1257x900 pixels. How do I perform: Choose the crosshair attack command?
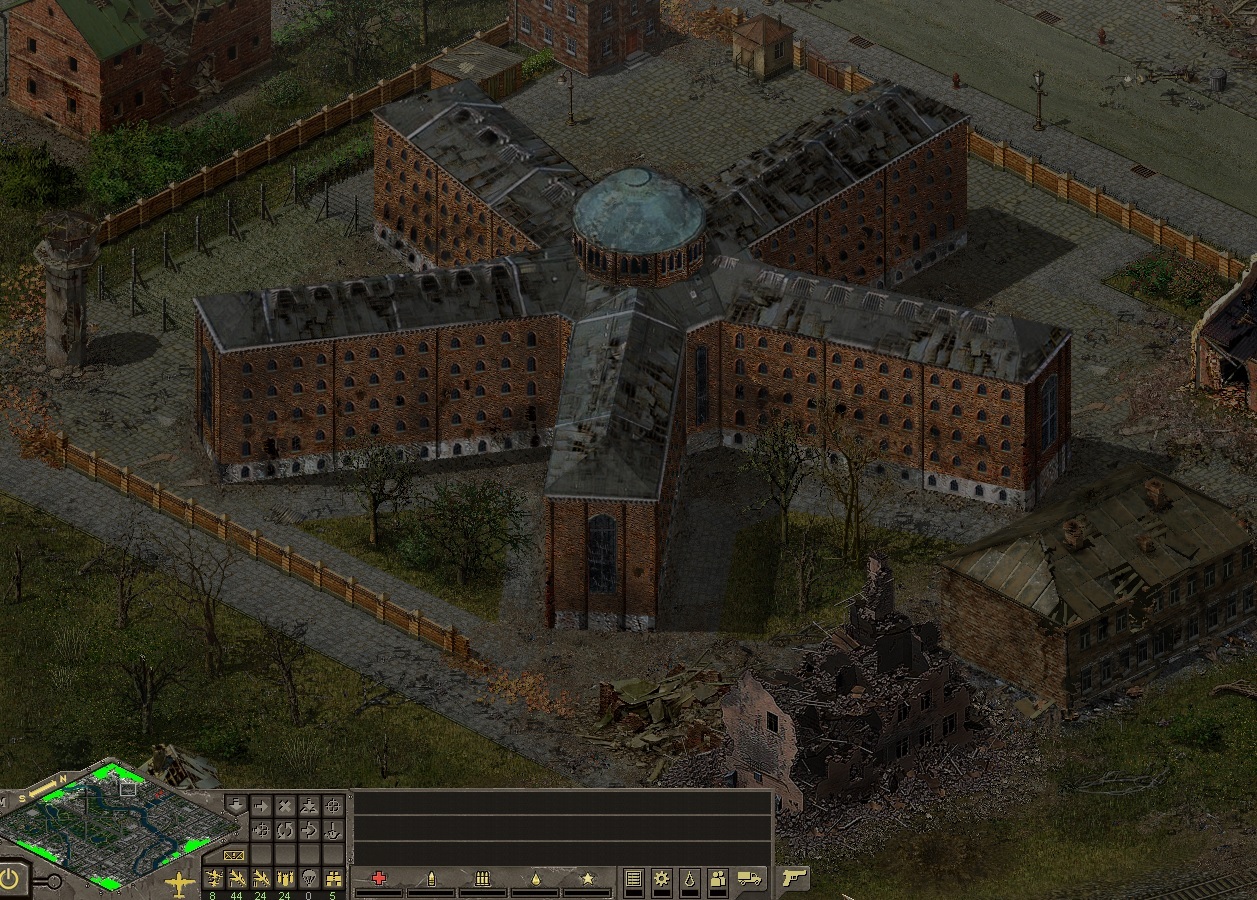pos(334,806)
